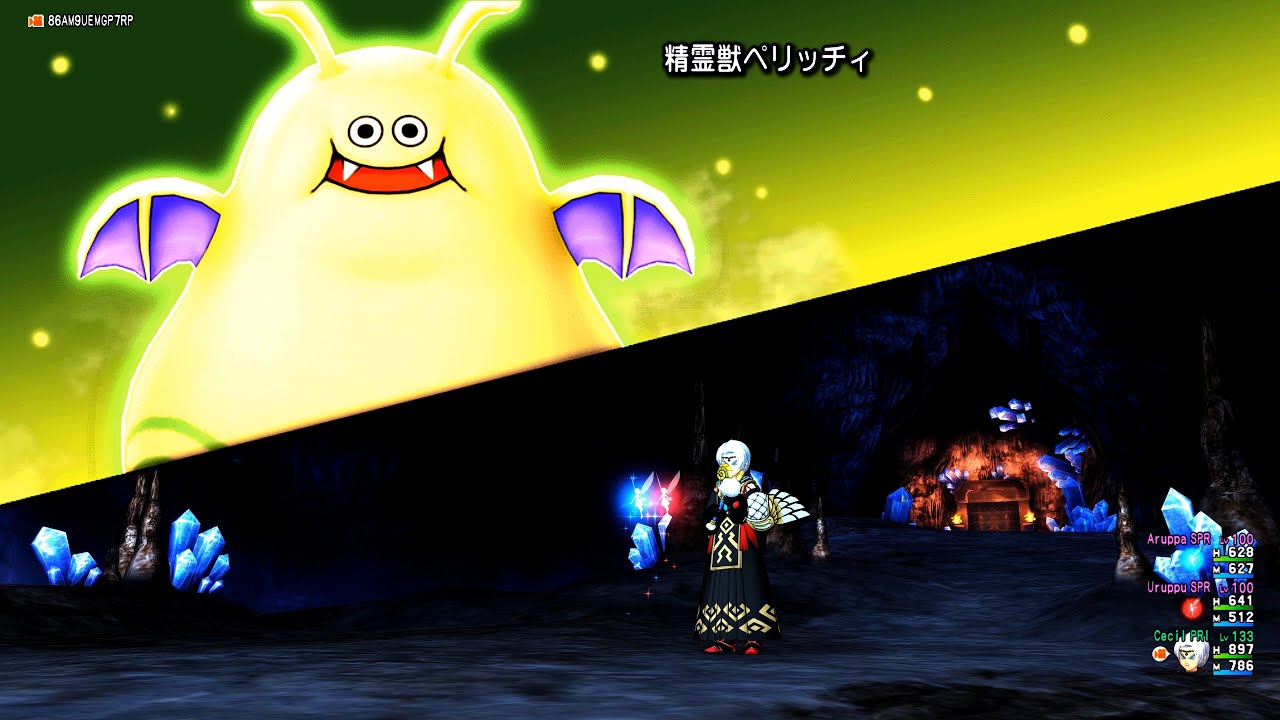Click the red fairy spirit Uruppu
This screenshot has height=720, width=1280.
665,498
